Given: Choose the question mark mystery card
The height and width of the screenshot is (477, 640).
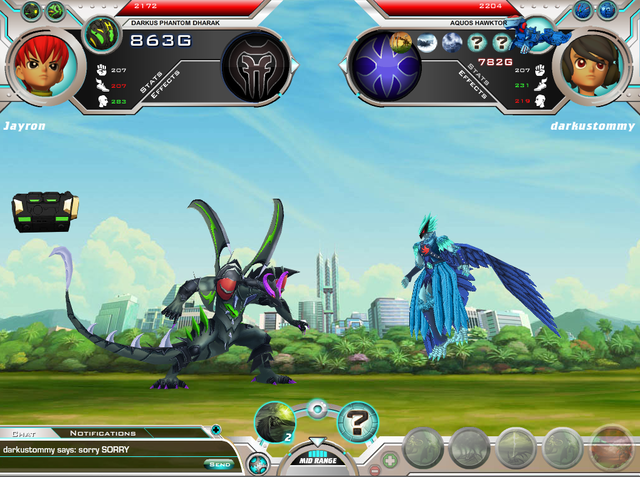Looking at the screenshot, I should [x=357, y=422].
